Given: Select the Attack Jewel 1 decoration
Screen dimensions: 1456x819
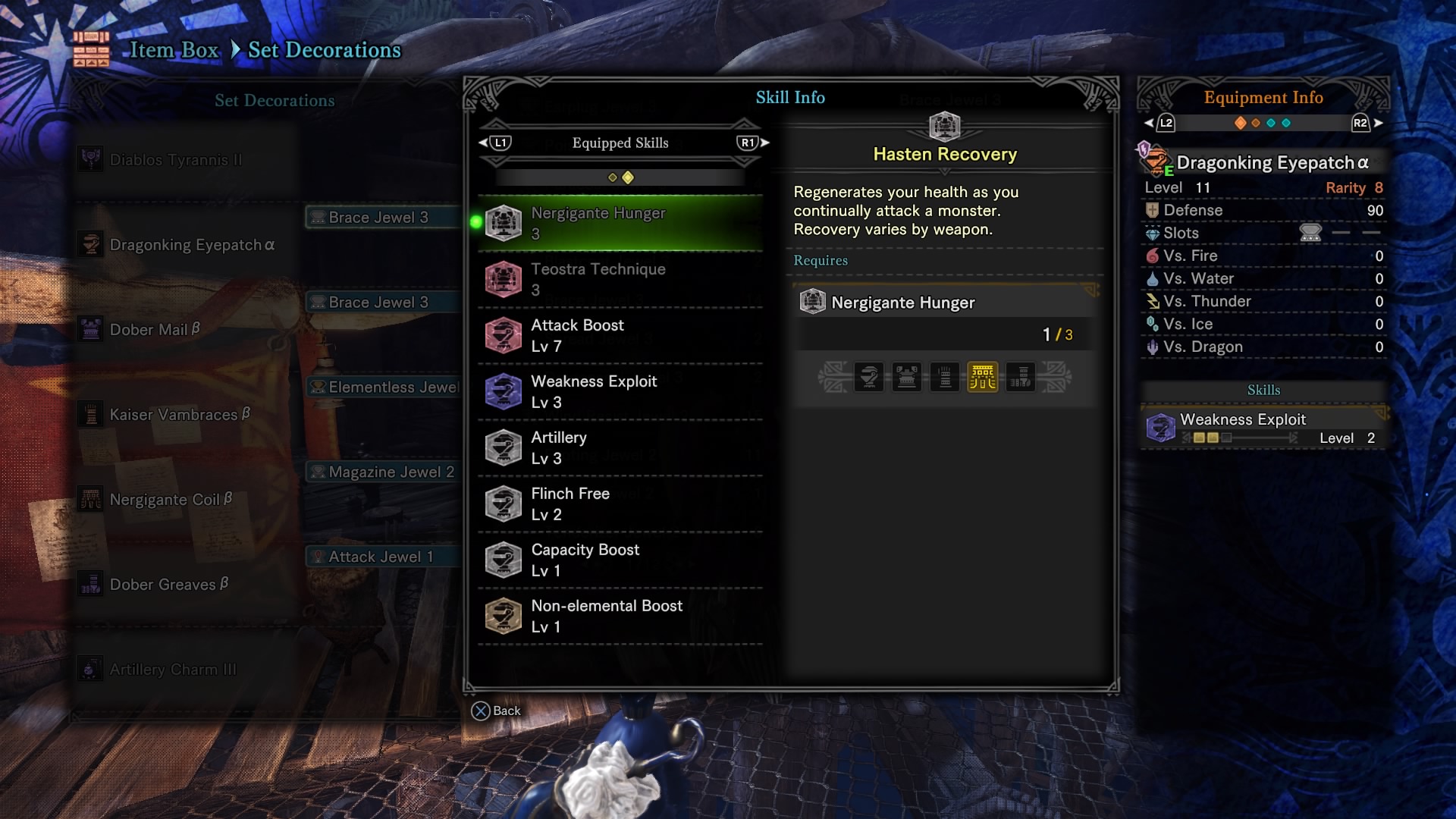Looking at the screenshot, I should pos(381,557).
